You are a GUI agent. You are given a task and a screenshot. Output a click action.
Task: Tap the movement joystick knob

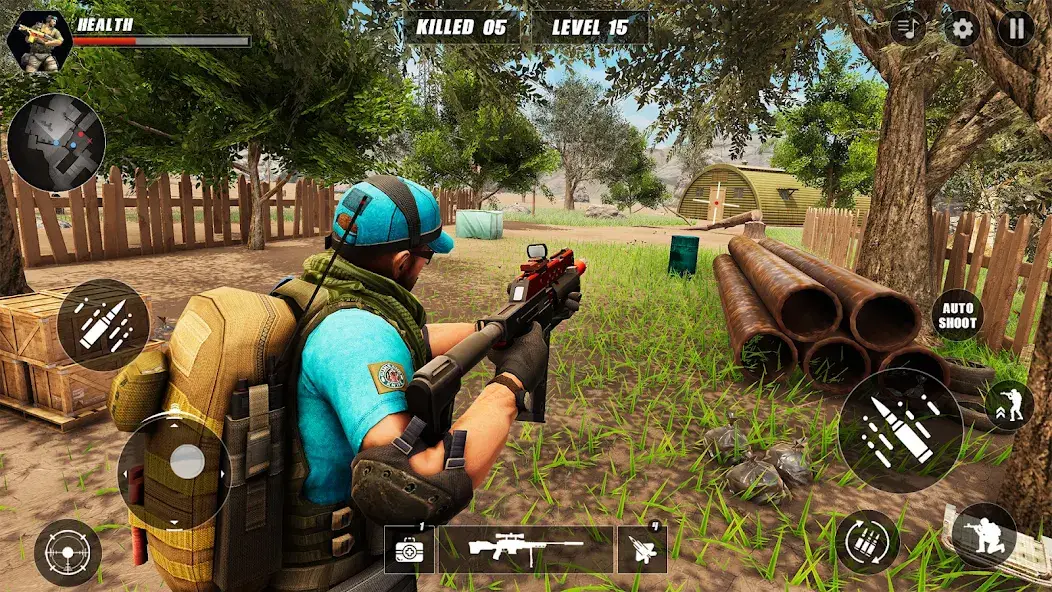point(187,461)
